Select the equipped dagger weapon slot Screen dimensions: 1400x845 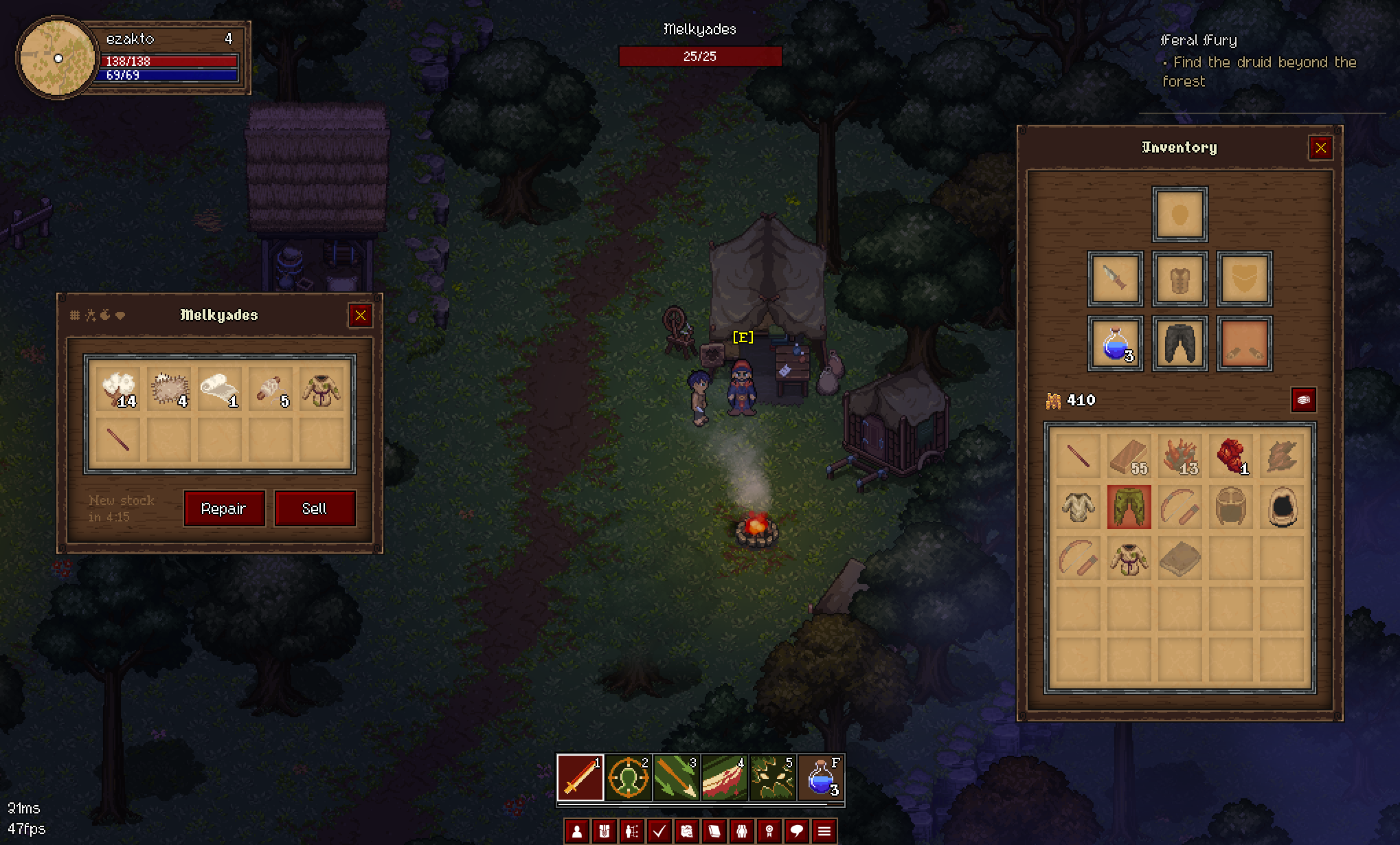pyautogui.click(x=1115, y=279)
